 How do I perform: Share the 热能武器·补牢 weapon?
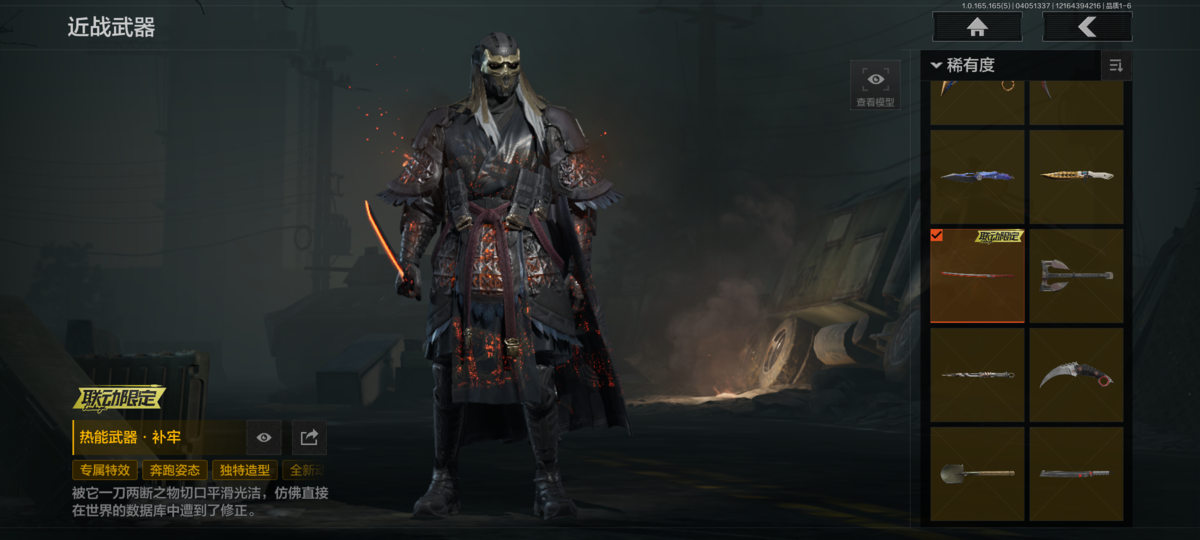309,437
